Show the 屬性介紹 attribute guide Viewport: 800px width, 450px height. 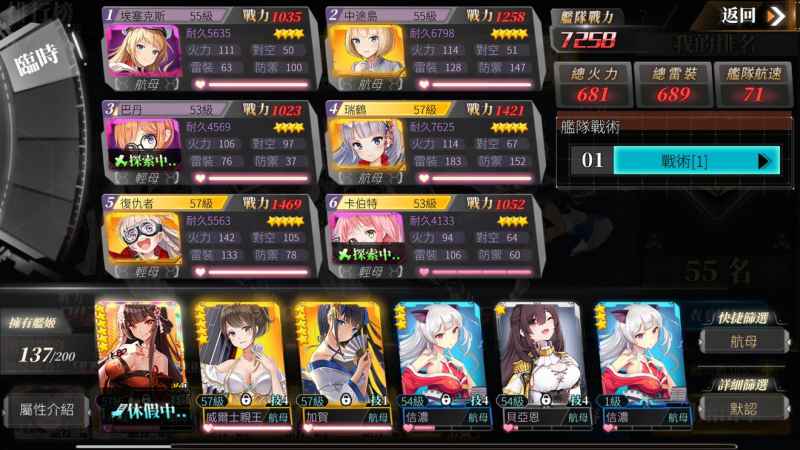46,409
